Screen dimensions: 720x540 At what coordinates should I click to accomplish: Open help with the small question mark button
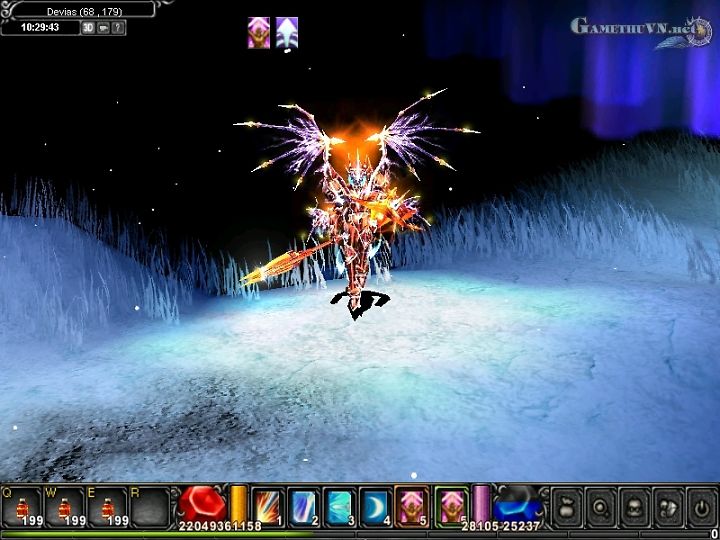click(118, 27)
